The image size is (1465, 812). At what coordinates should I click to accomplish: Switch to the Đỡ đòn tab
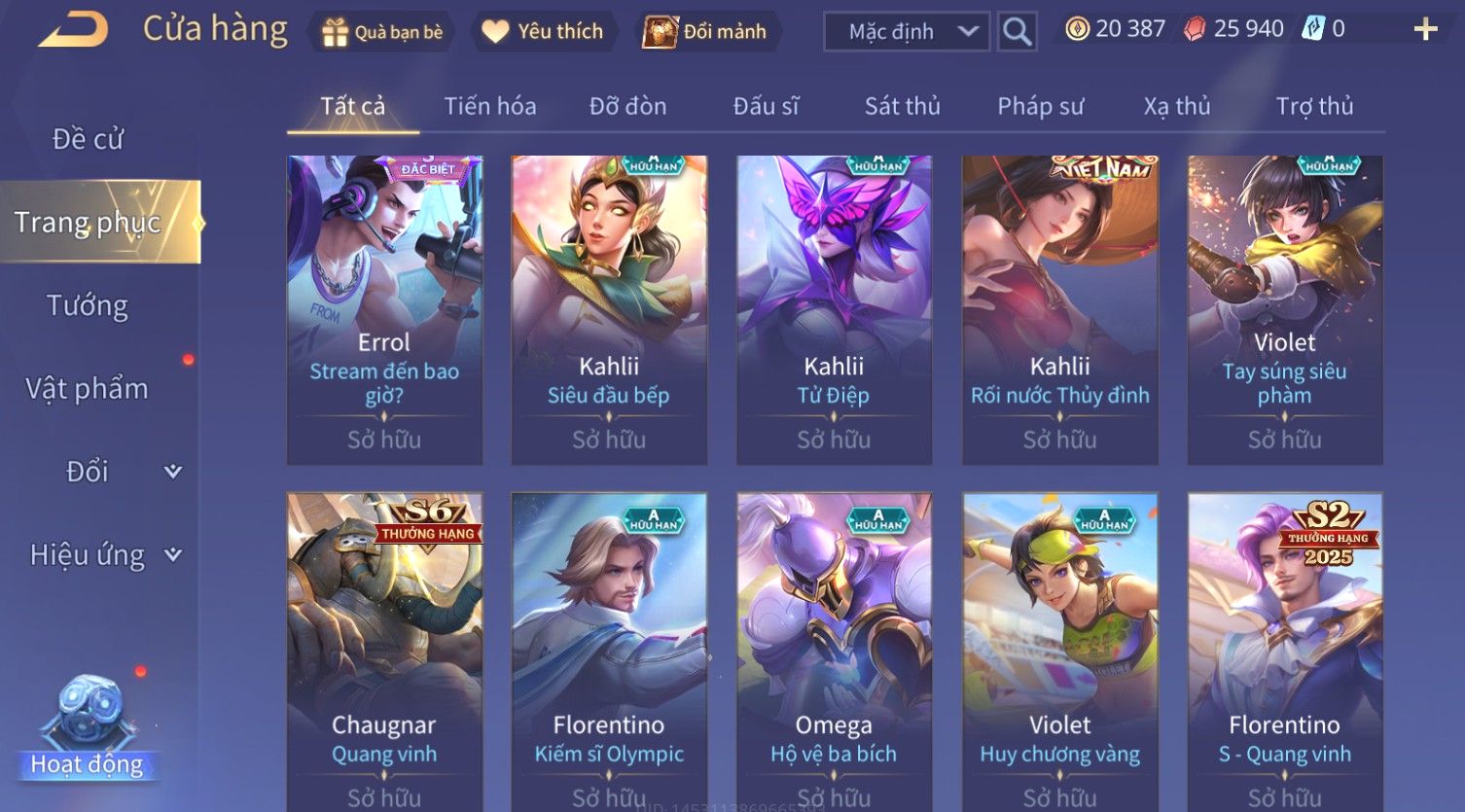627,106
